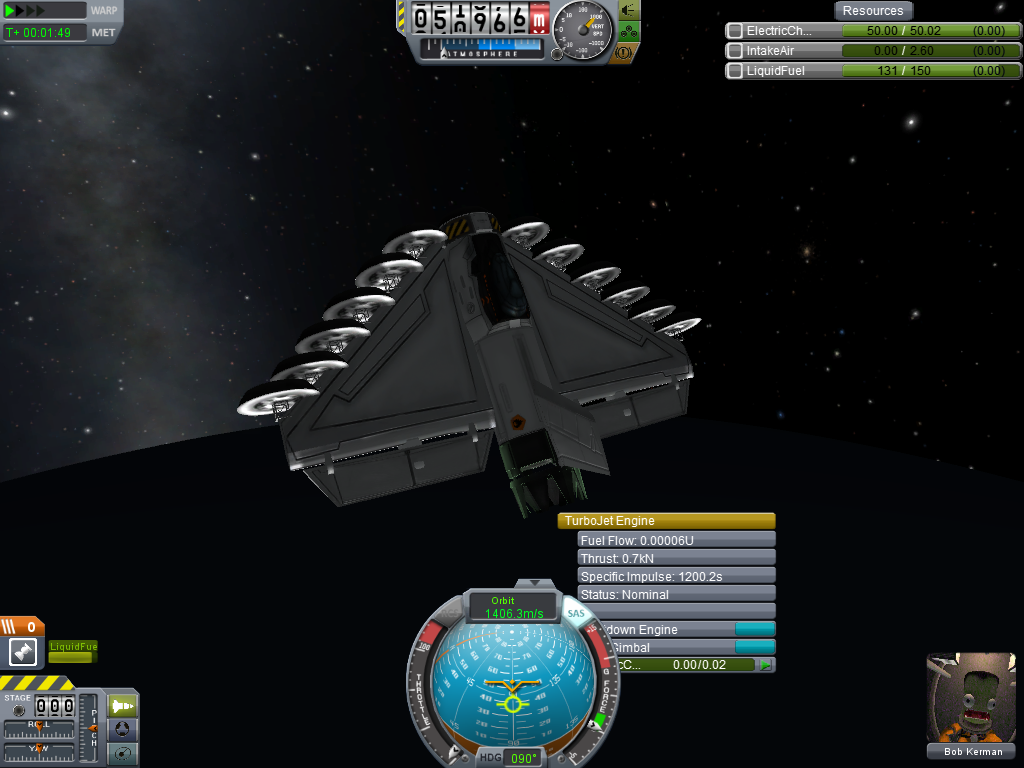Check the IntakeAir resource box
The image size is (1024, 768).
[x=735, y=51]
